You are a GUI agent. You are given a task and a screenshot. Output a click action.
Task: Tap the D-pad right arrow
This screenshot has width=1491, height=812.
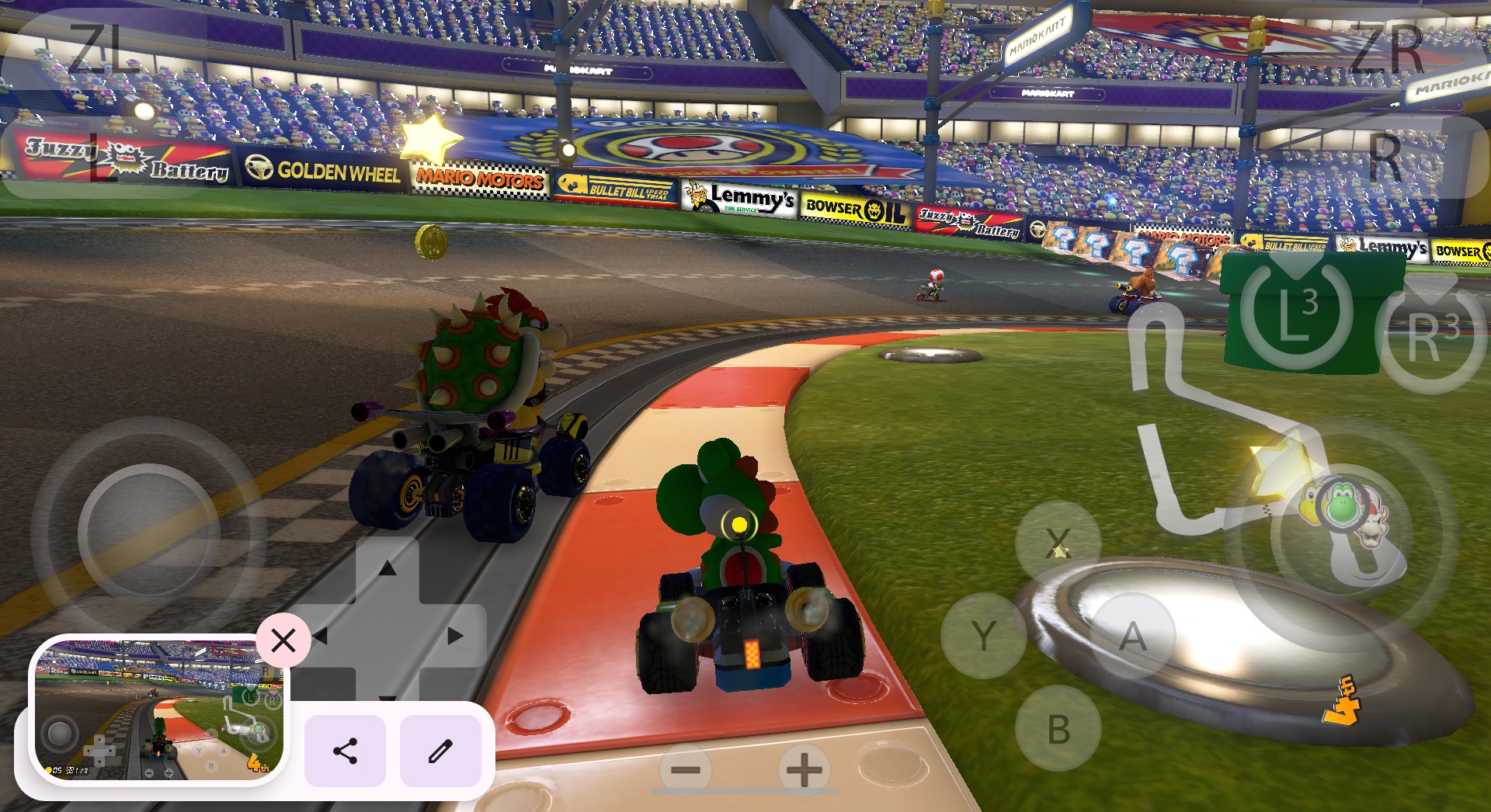[x=455, y=637]
